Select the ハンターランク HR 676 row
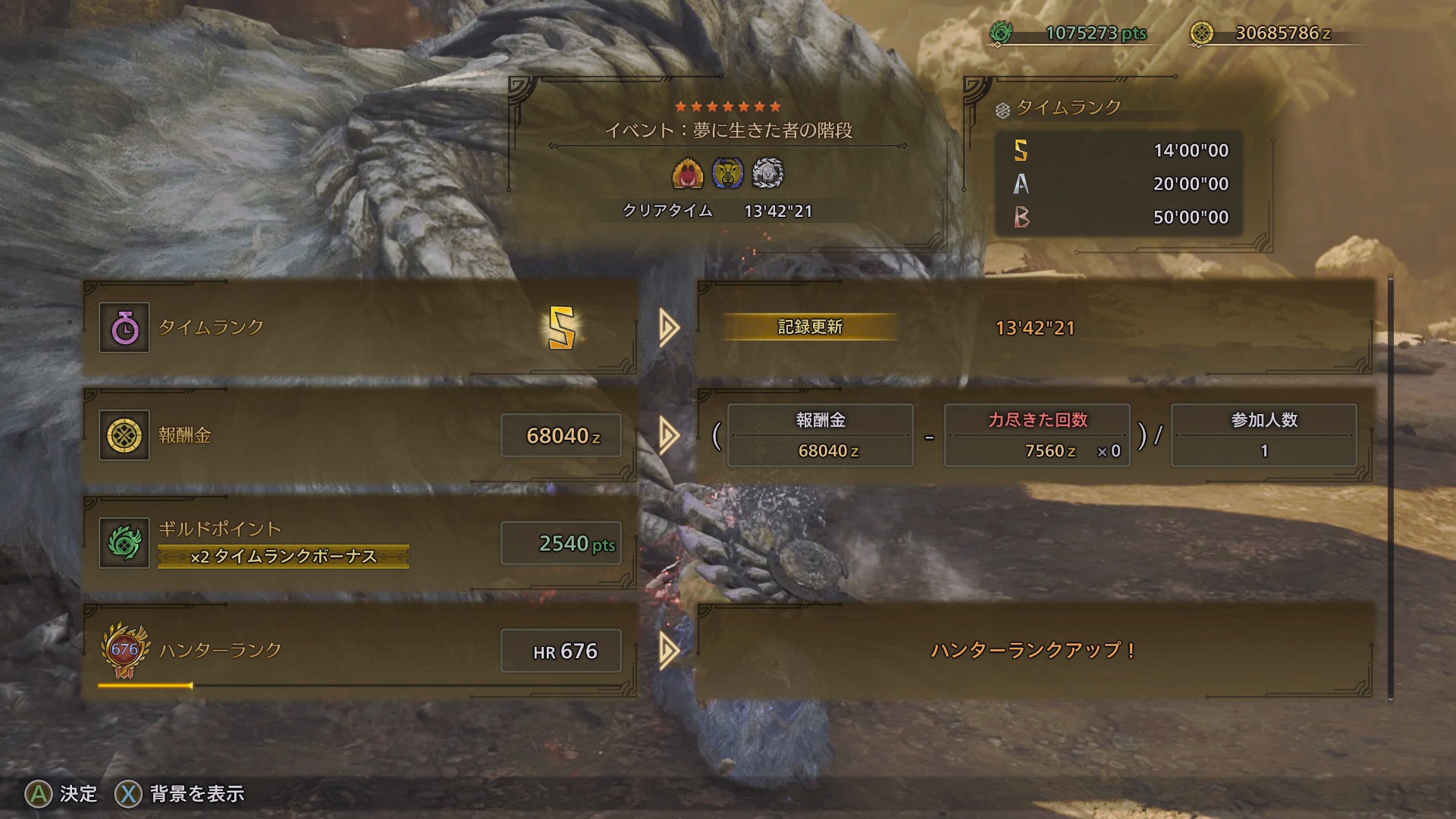Screen dimensions: 1456x819 pyautogui.click(x=359, y=651)
